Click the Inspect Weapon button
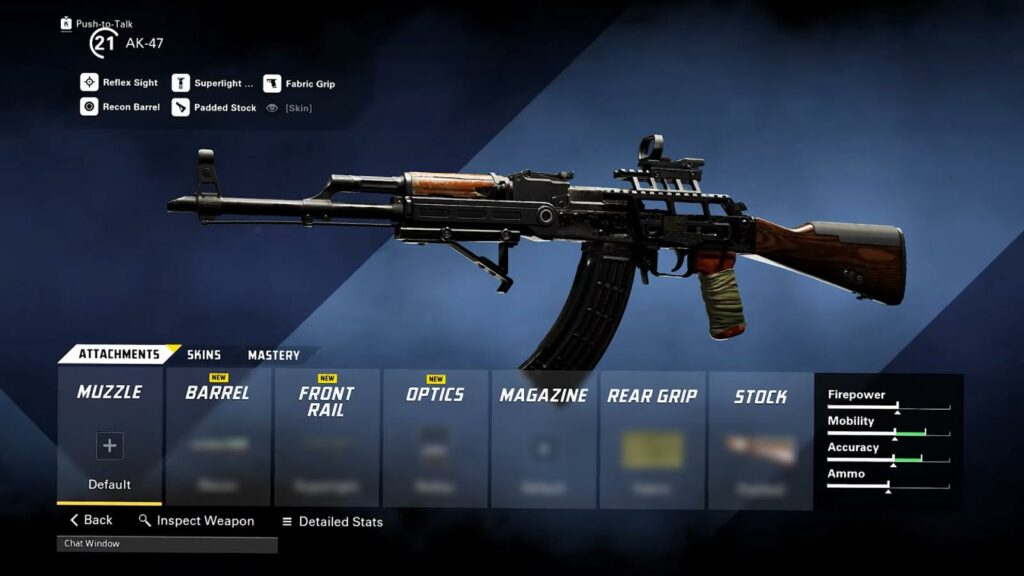1024x576 pixels. [x=196, y=521]
